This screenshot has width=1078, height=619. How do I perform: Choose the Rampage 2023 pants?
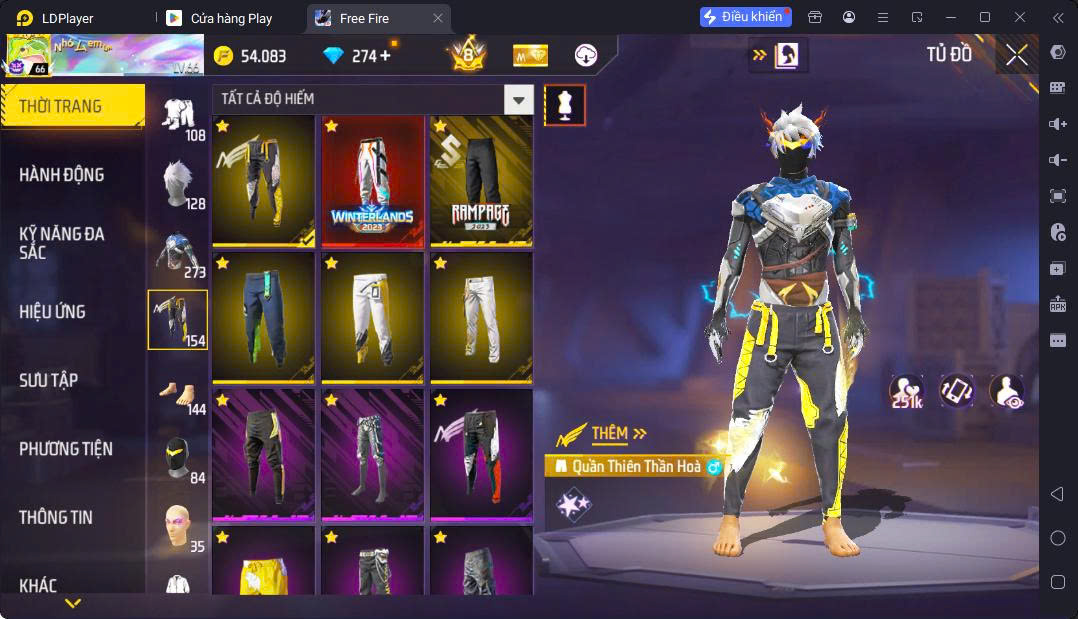[481, 181]
